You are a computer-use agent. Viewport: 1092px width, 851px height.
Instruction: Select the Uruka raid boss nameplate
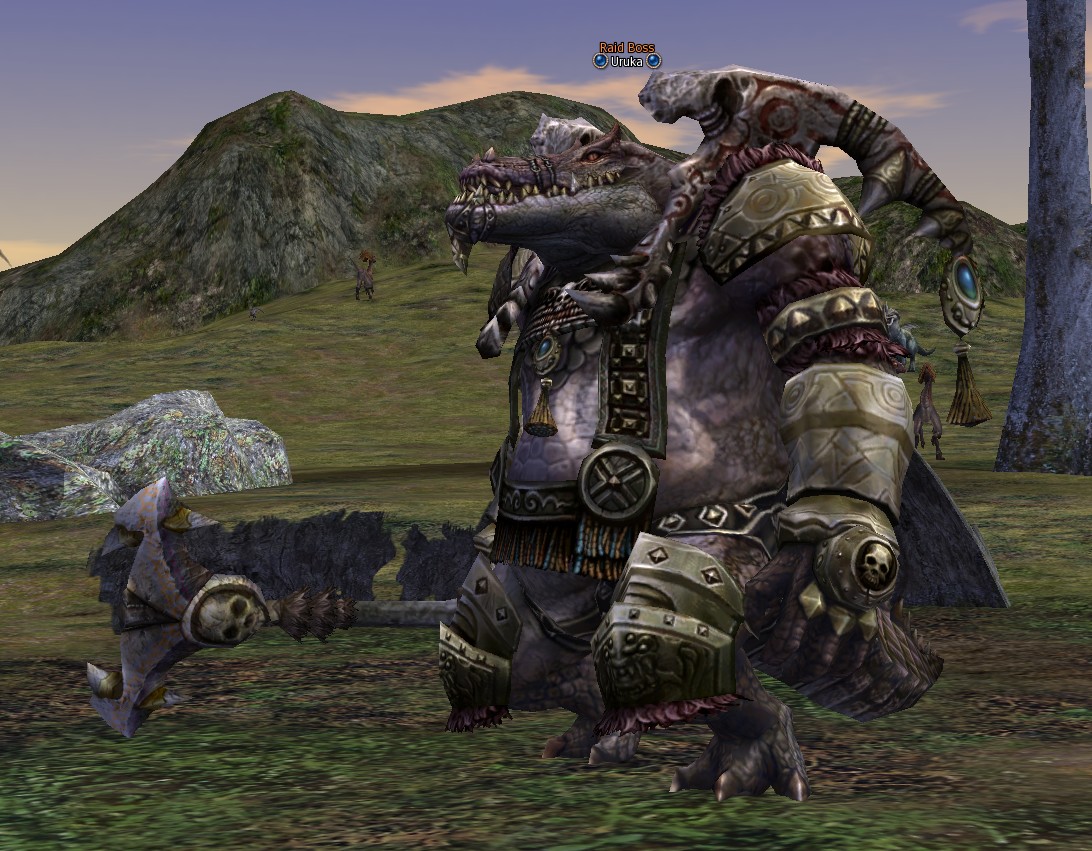[627, 61]
